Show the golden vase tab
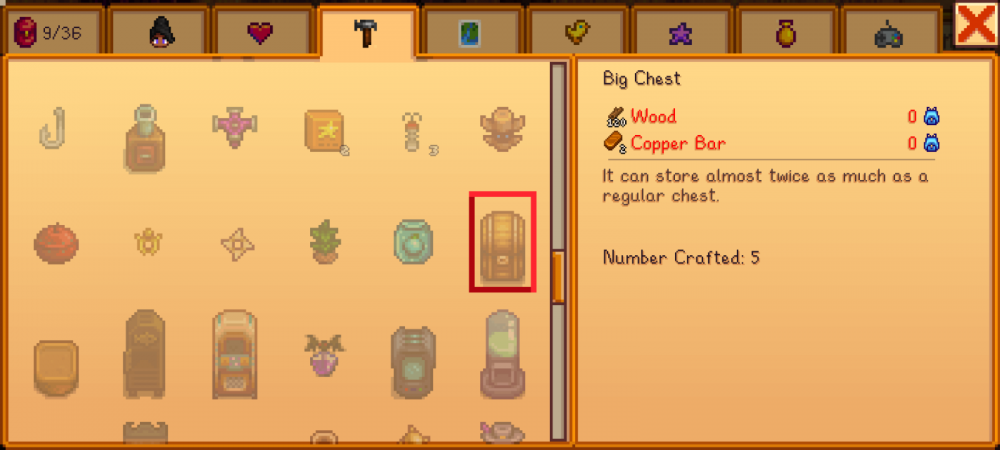 (785, 34)
